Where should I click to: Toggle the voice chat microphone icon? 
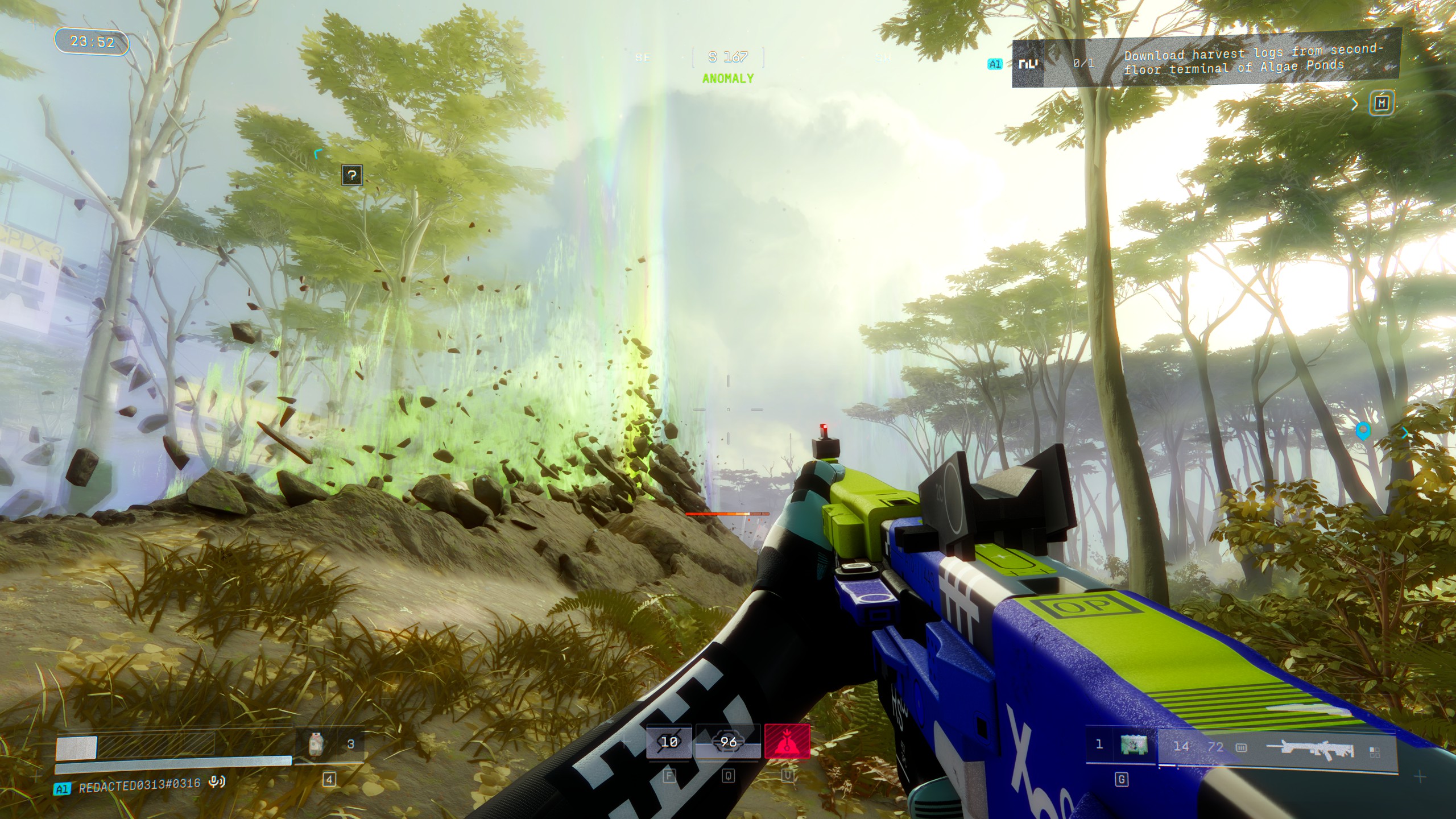(216, 783)
